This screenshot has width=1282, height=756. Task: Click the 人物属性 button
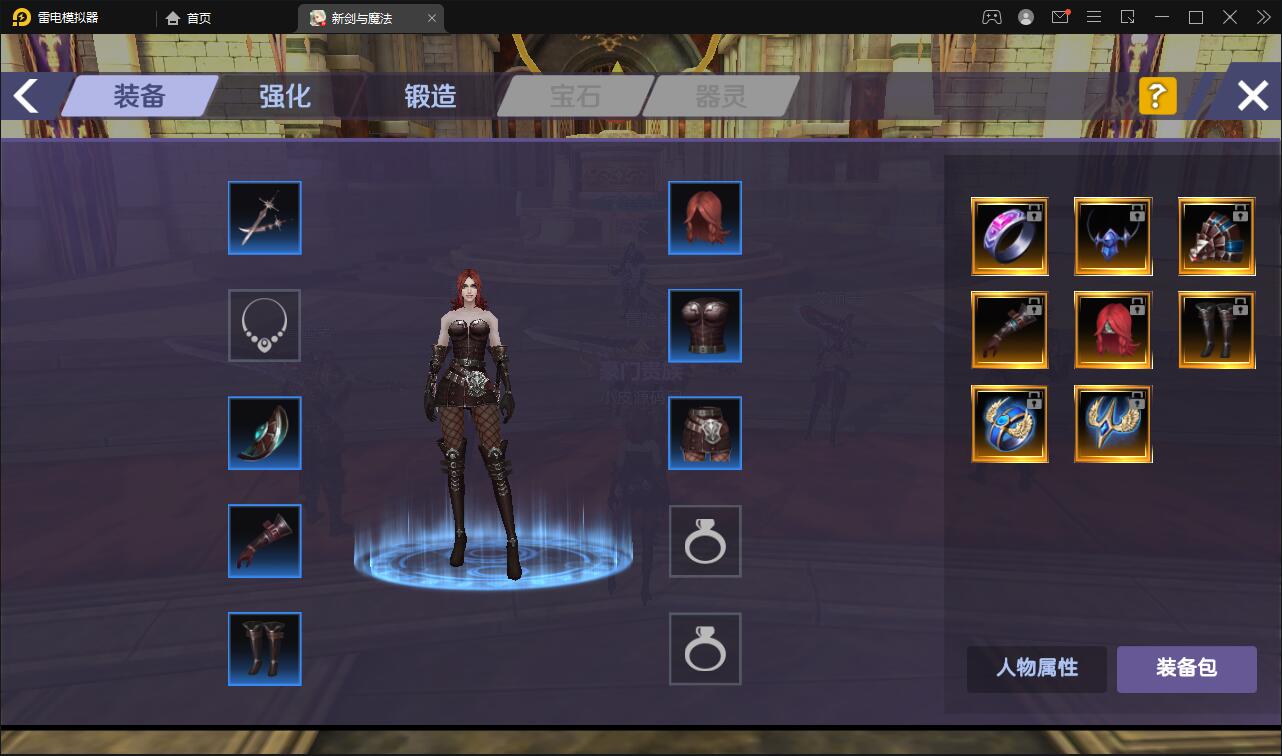1036,669
